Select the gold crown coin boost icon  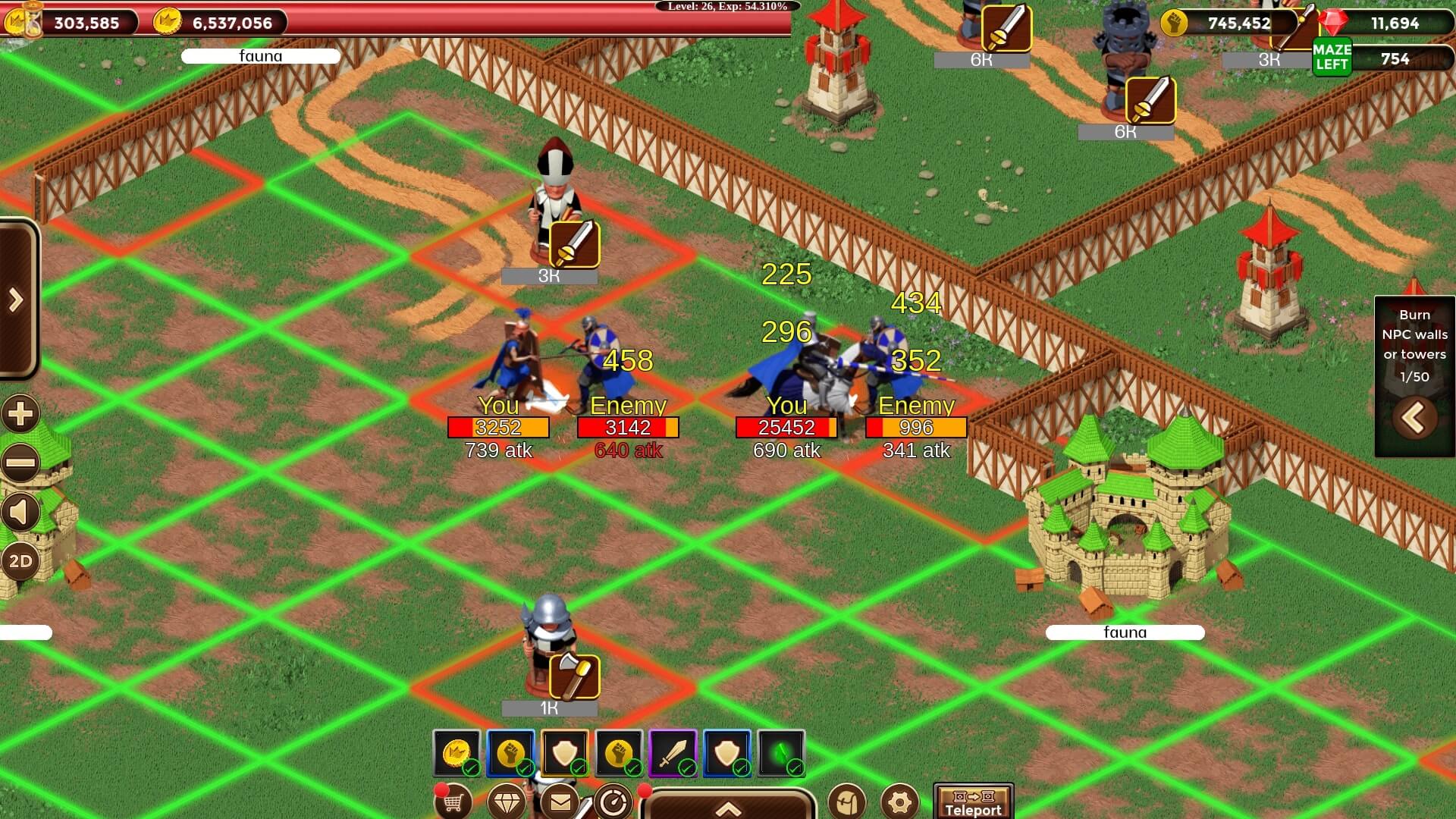[x=457, y=753]
